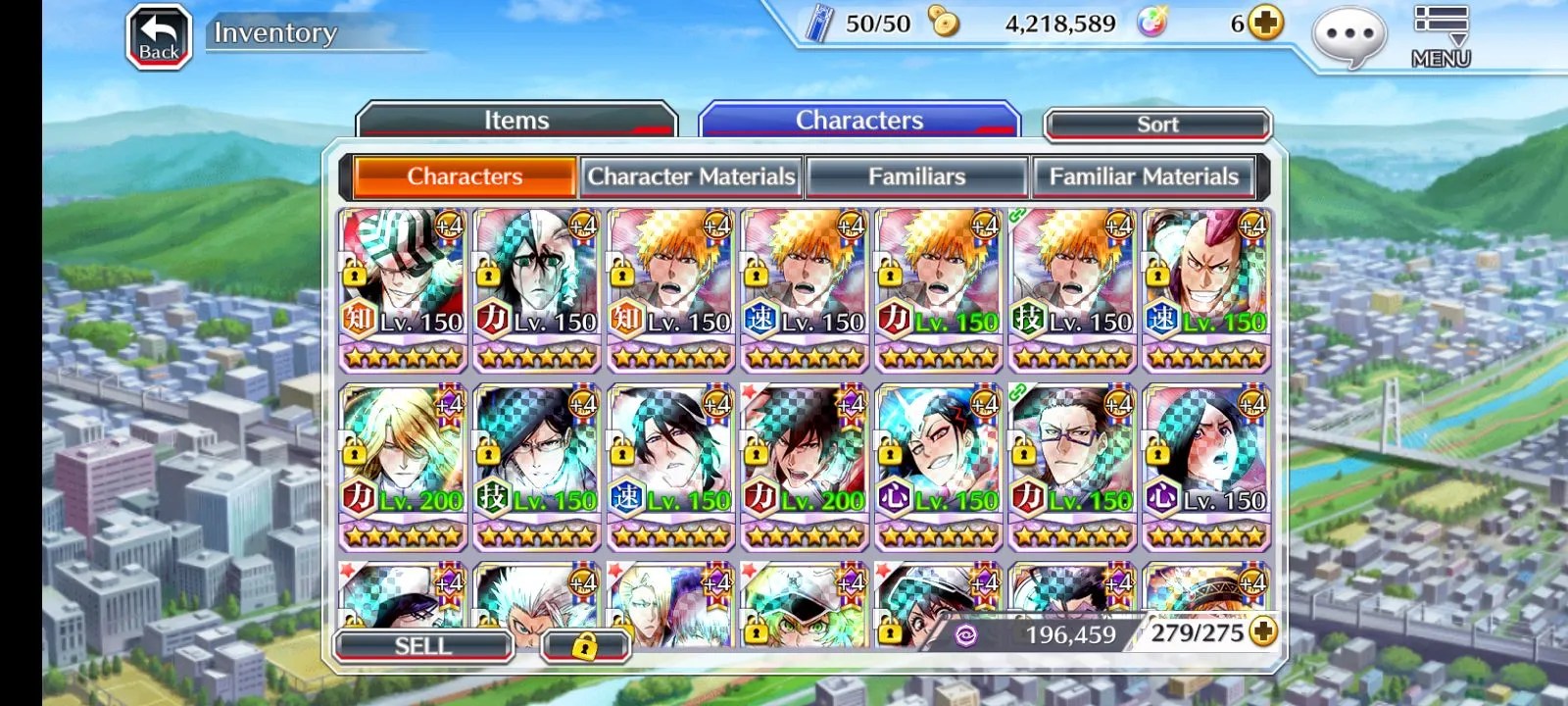Switch to Character Materials sub-tab
This screenshot has height=706, width=1568.
691,176
